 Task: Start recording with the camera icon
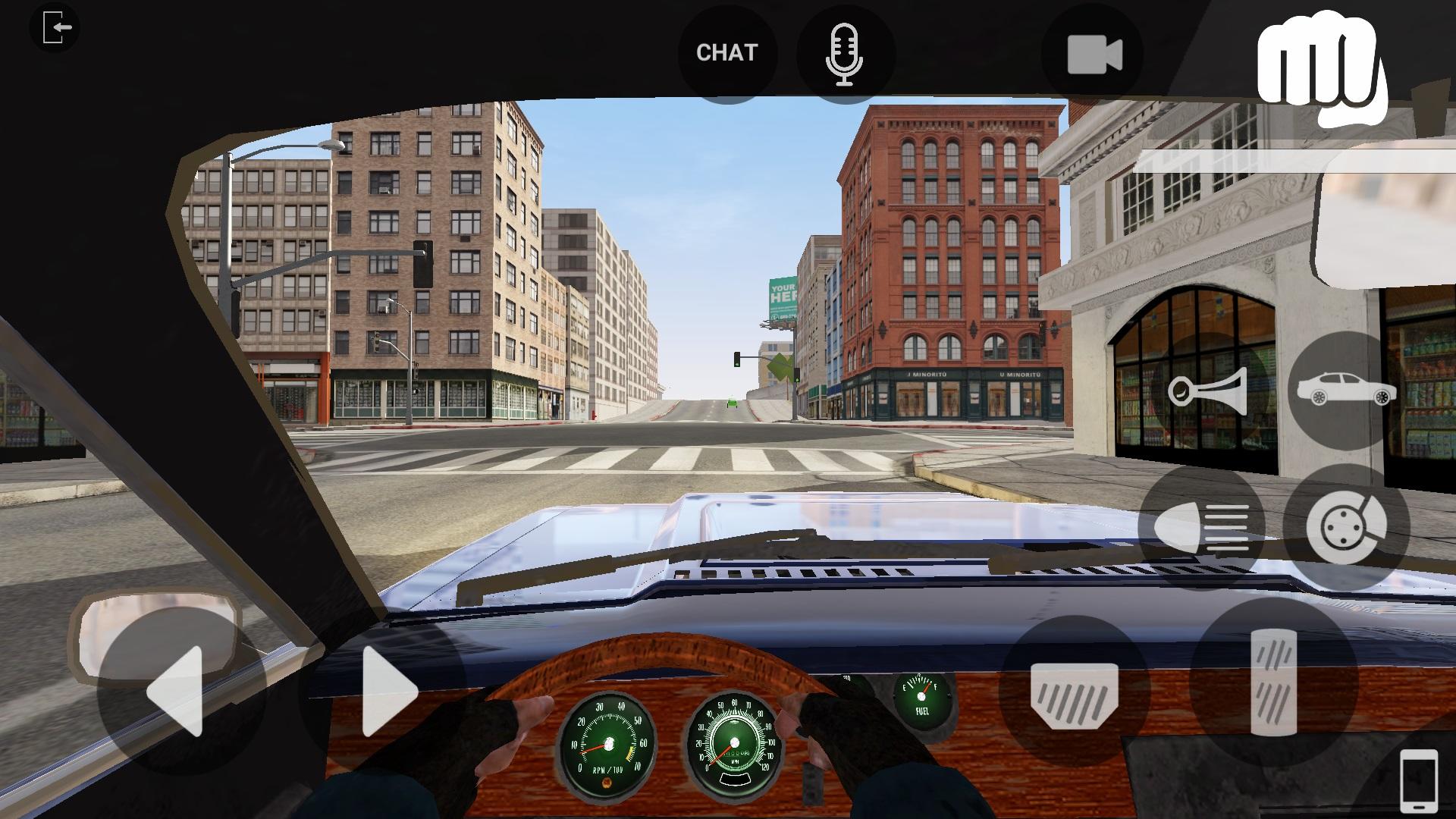[x=1092, y=53]
